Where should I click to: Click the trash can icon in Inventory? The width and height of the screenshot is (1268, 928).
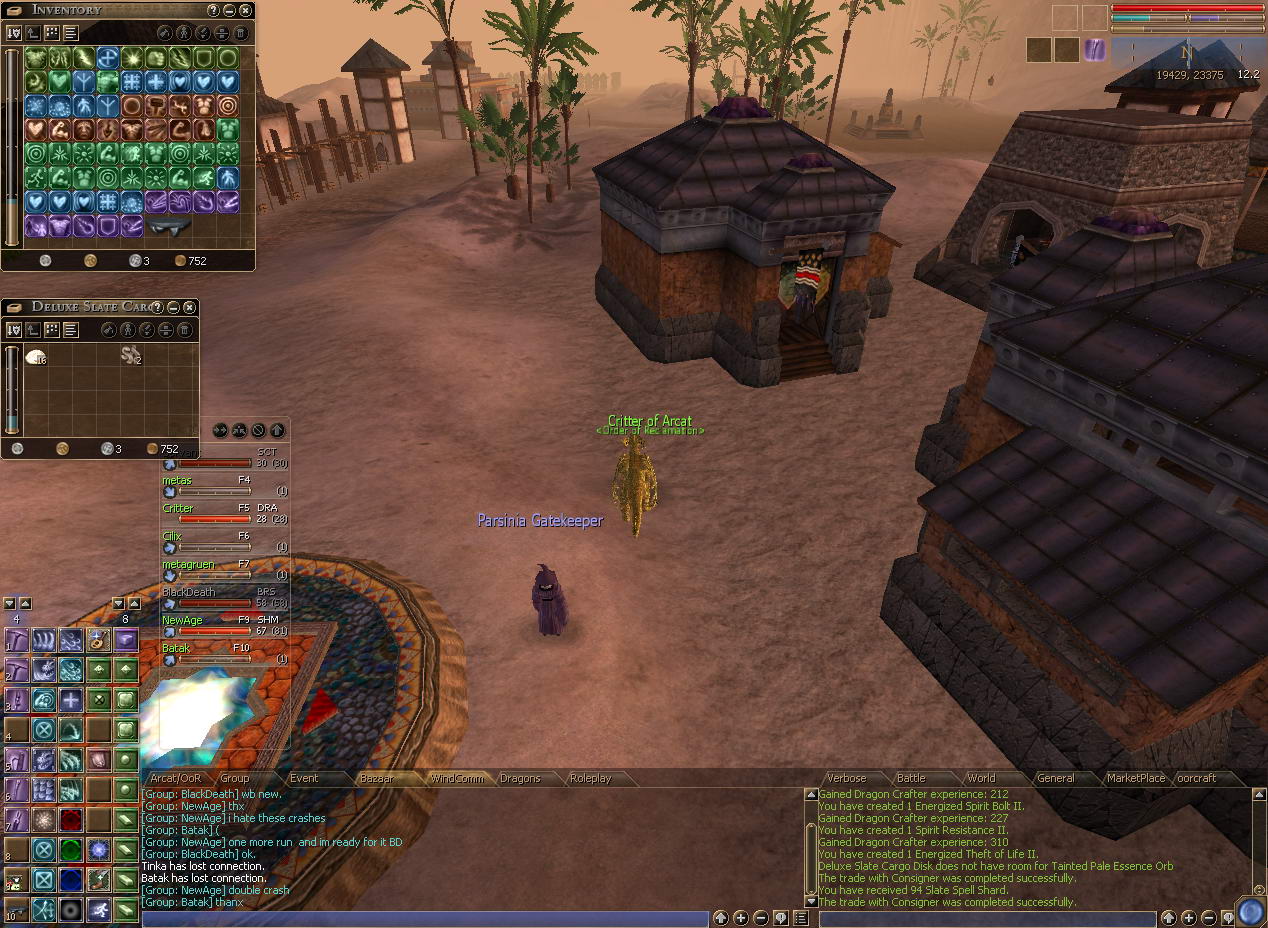(x=227, y=33)
